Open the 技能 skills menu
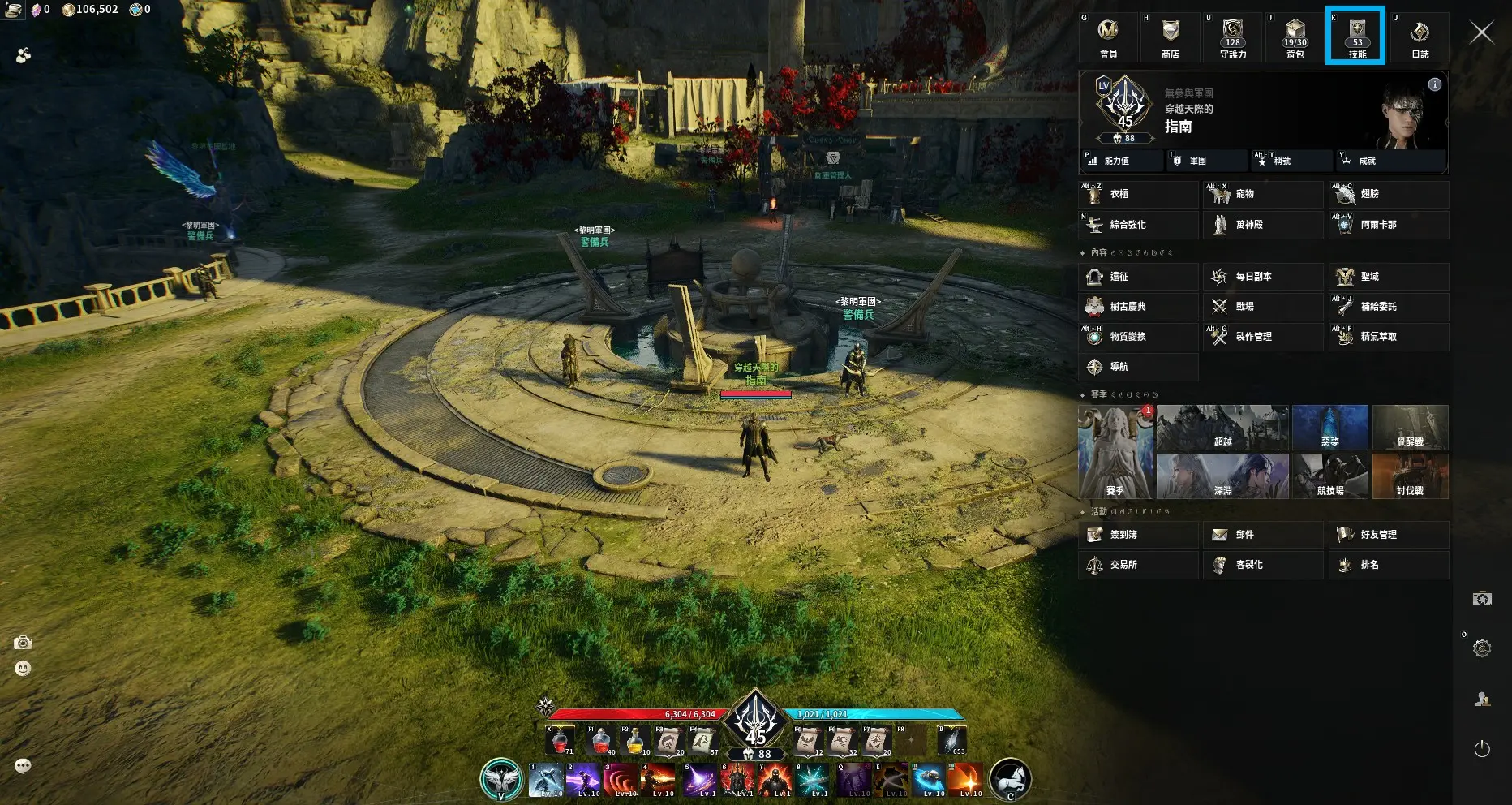Image resolution: width=1512 pixels, height=805 pixels. (x=1357, y=37)
